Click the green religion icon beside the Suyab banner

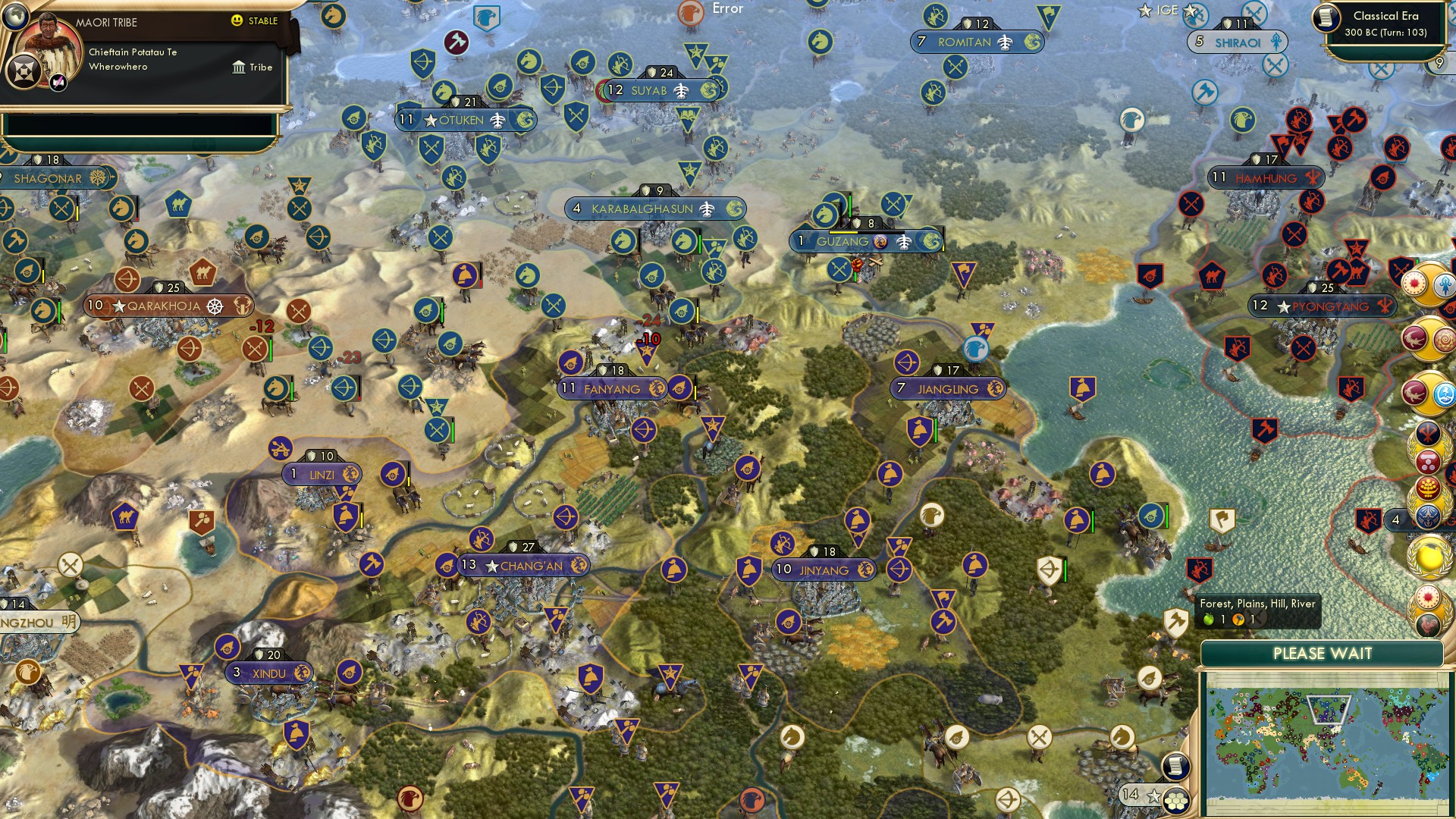point(709,90)
